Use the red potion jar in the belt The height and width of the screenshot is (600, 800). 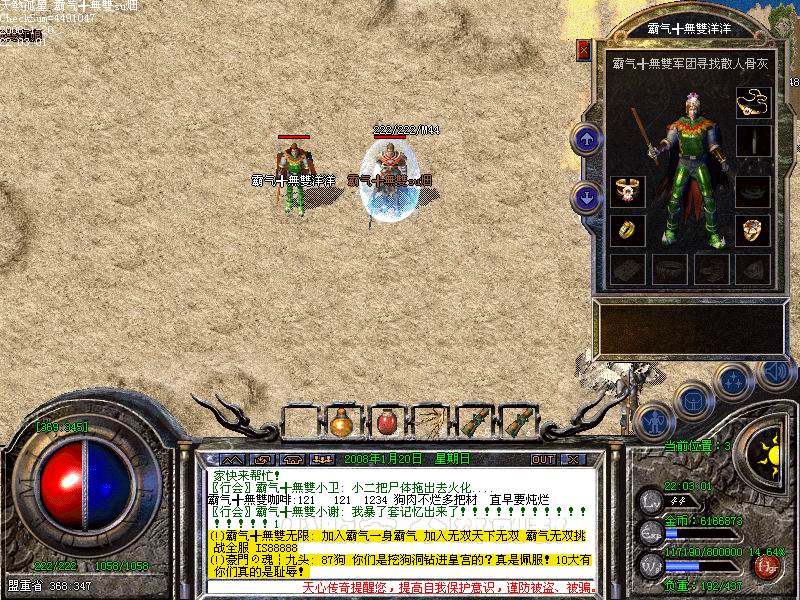click(385, 421)
